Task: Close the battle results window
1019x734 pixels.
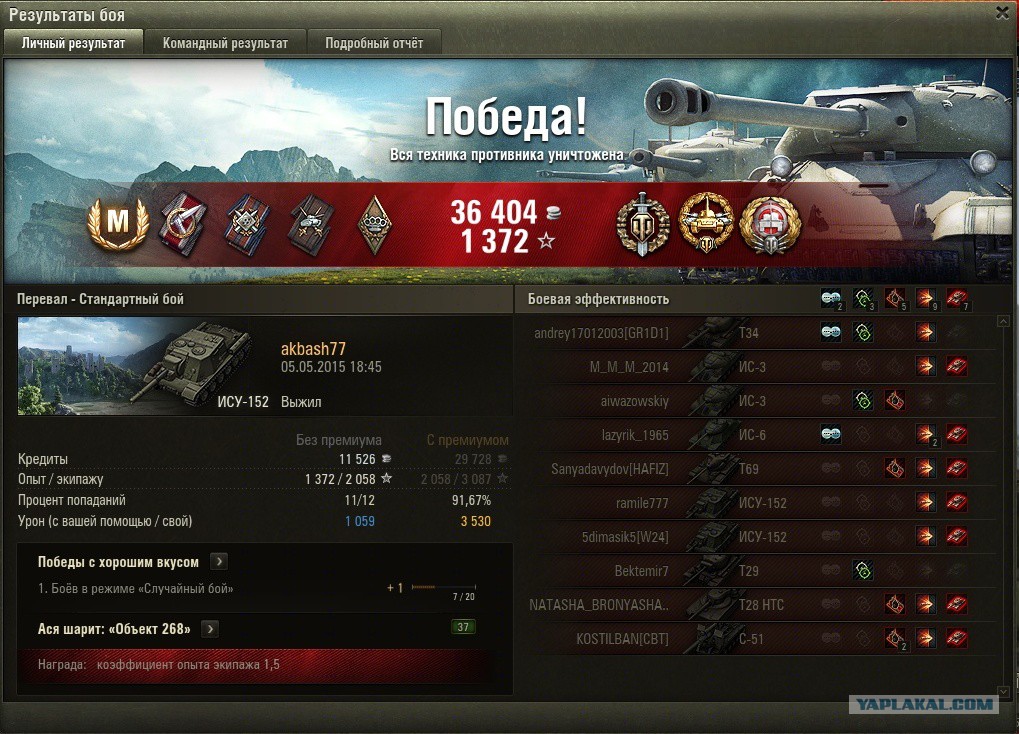Action: [1002, 13]
